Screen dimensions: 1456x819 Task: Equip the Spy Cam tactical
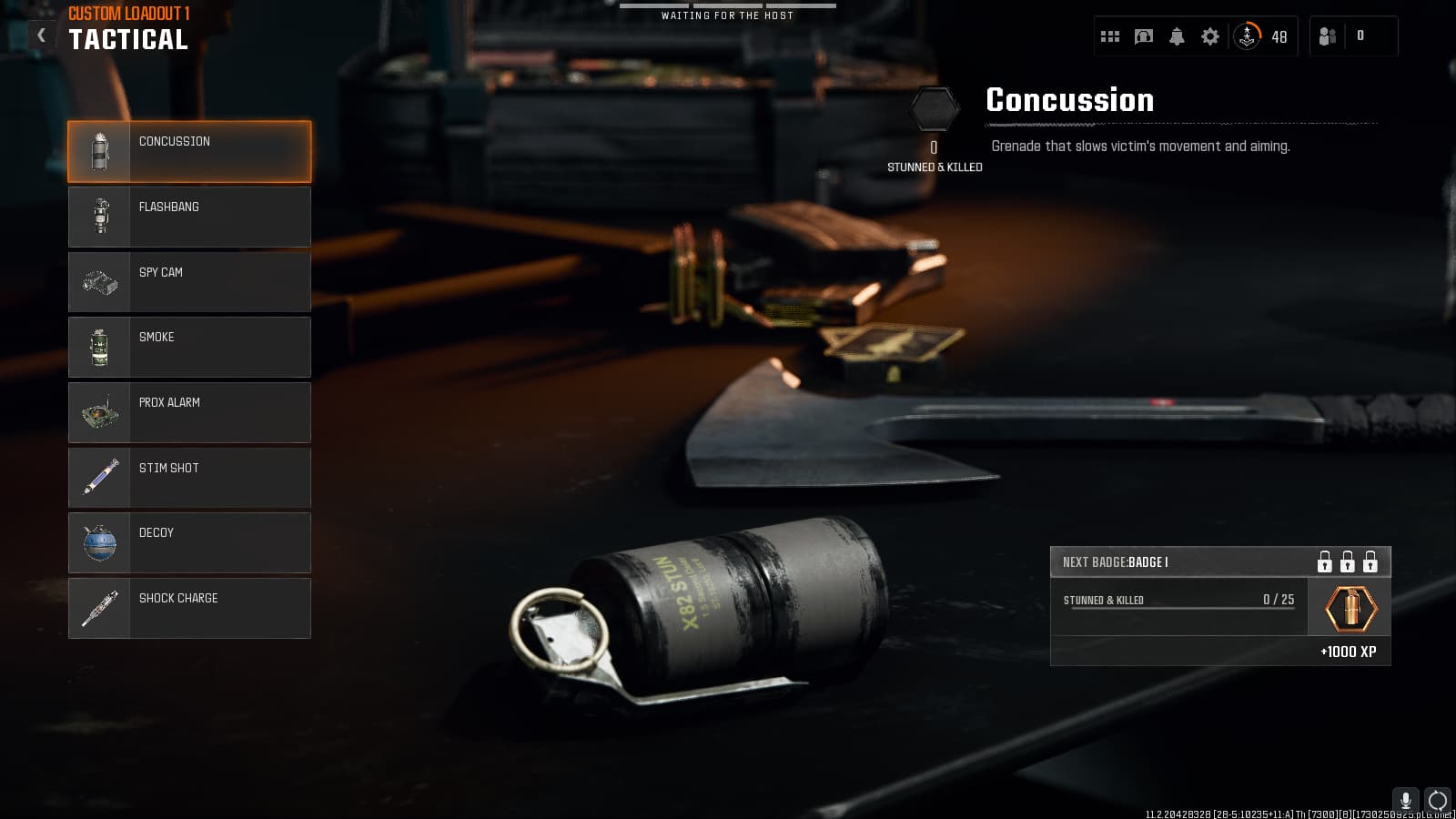tap(189, 282)
